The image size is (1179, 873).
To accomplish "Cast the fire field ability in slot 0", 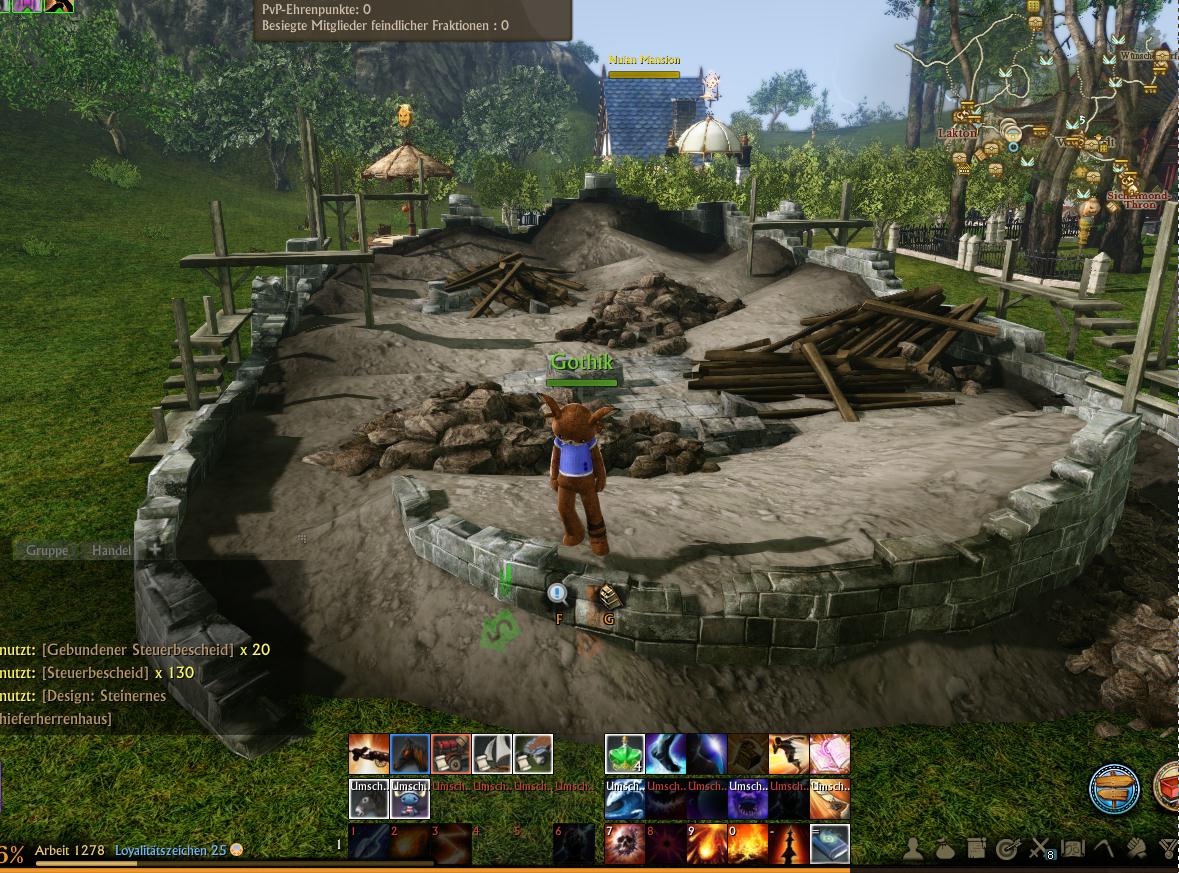I will [747, 843].
